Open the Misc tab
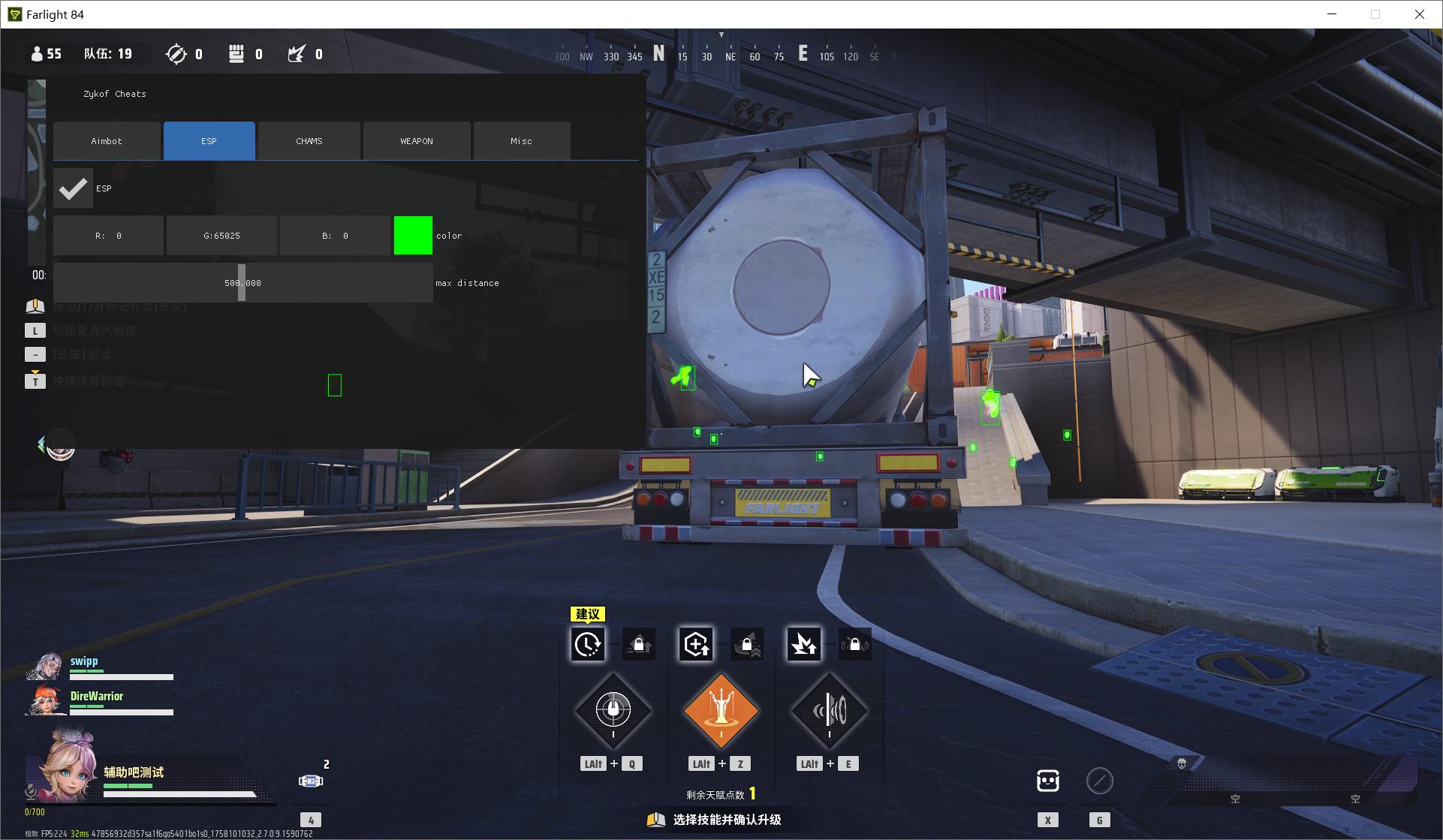This screenshot has width=1443, height=840. (521, 141)
